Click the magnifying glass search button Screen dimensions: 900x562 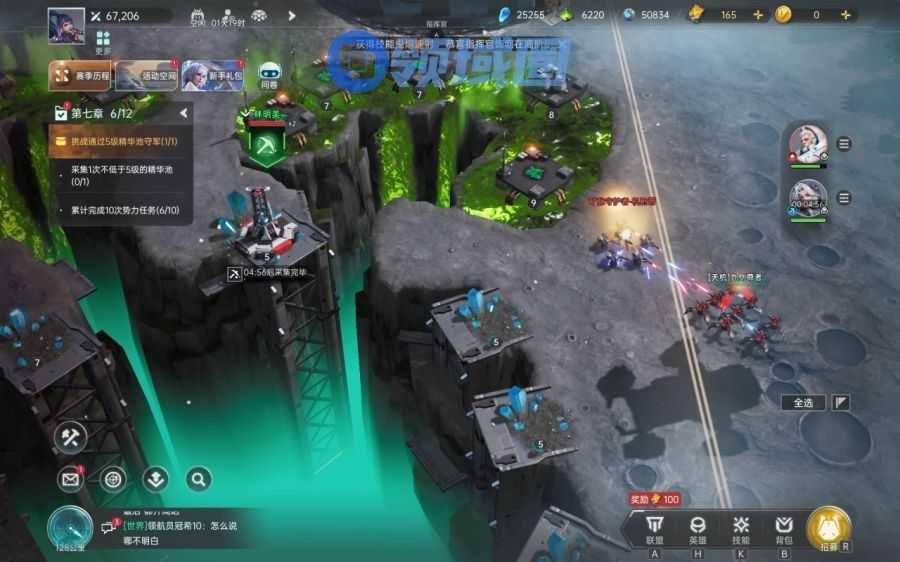pyautogui.click(x=198, y=480)
